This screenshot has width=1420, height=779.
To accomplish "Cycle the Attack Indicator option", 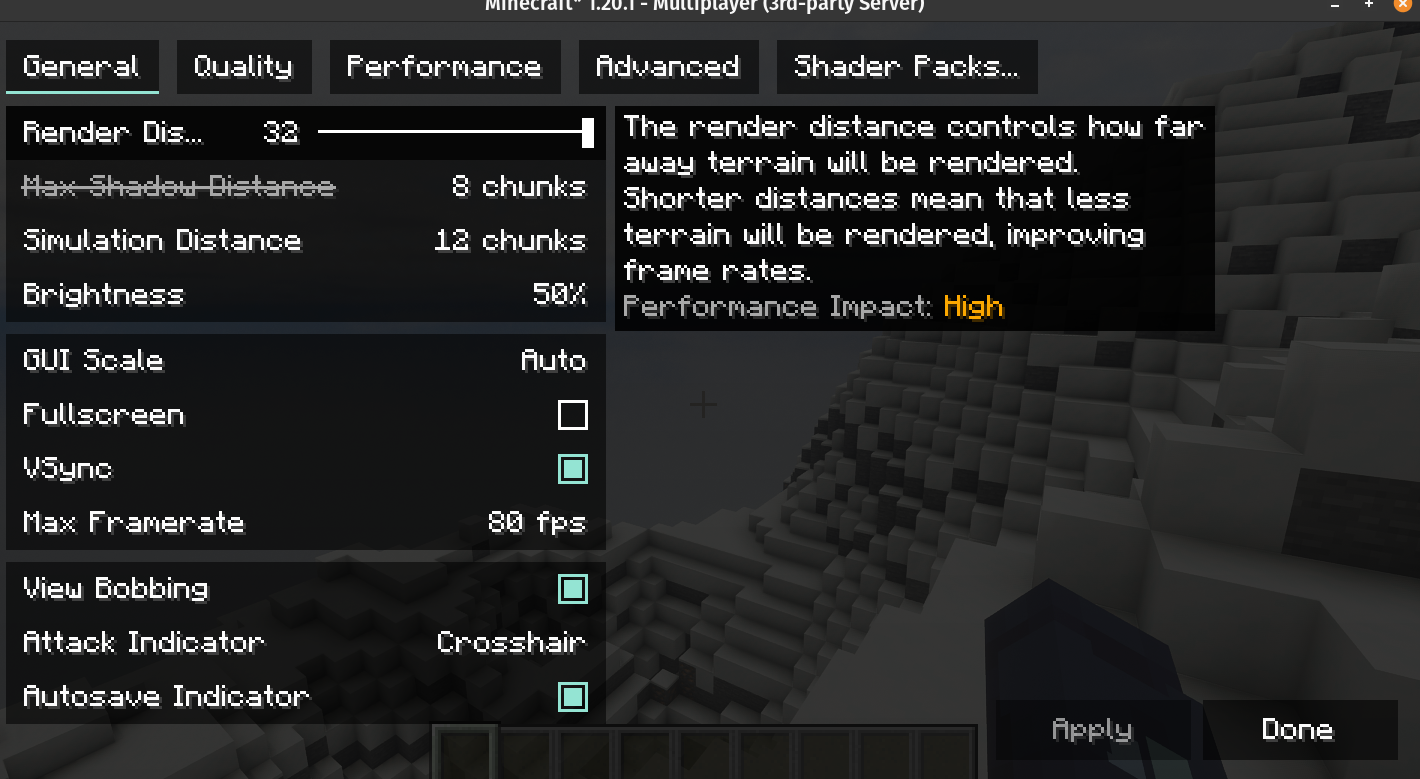I will click(x=305, y=643).
